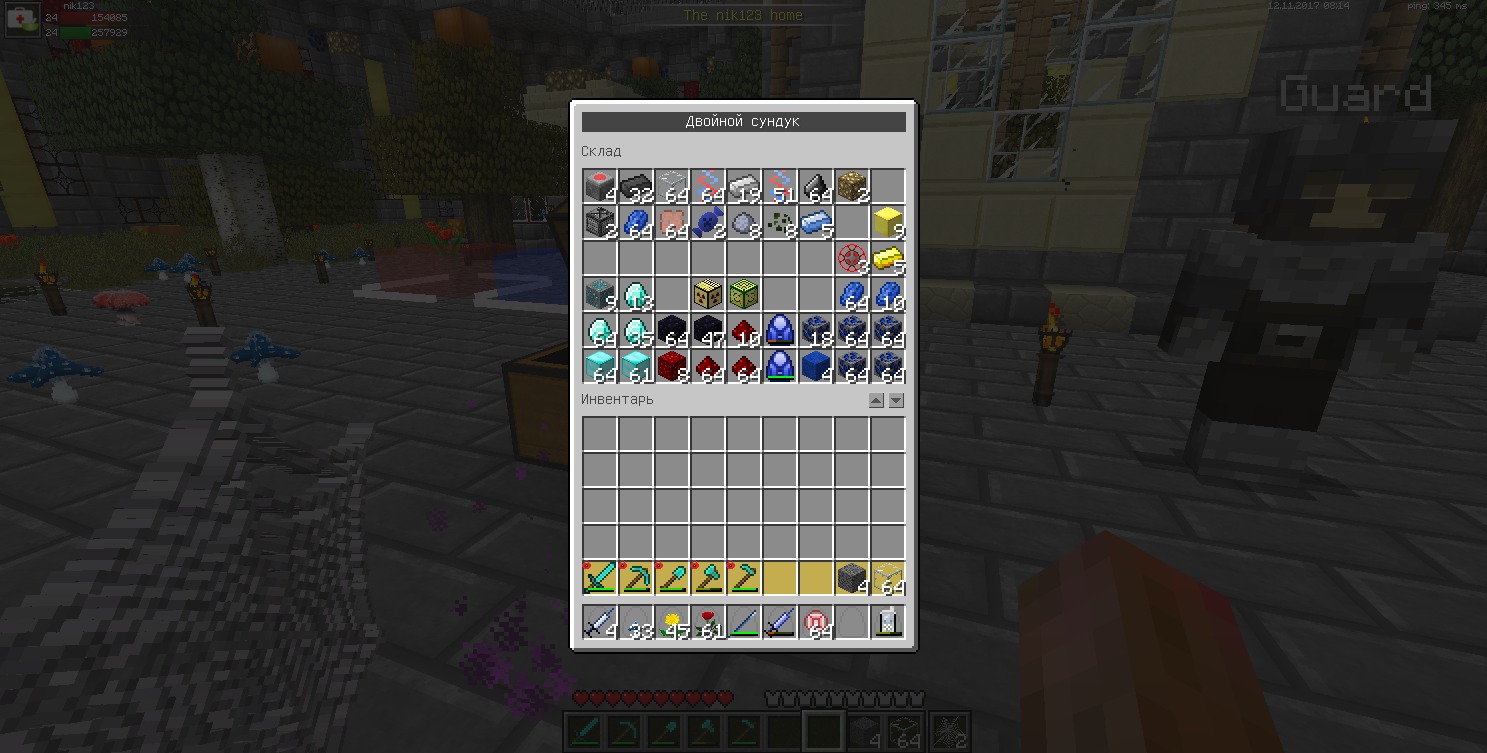Take the red circular target item
Viewport: 1487px width, 753px height.
[x=852, y=258]
